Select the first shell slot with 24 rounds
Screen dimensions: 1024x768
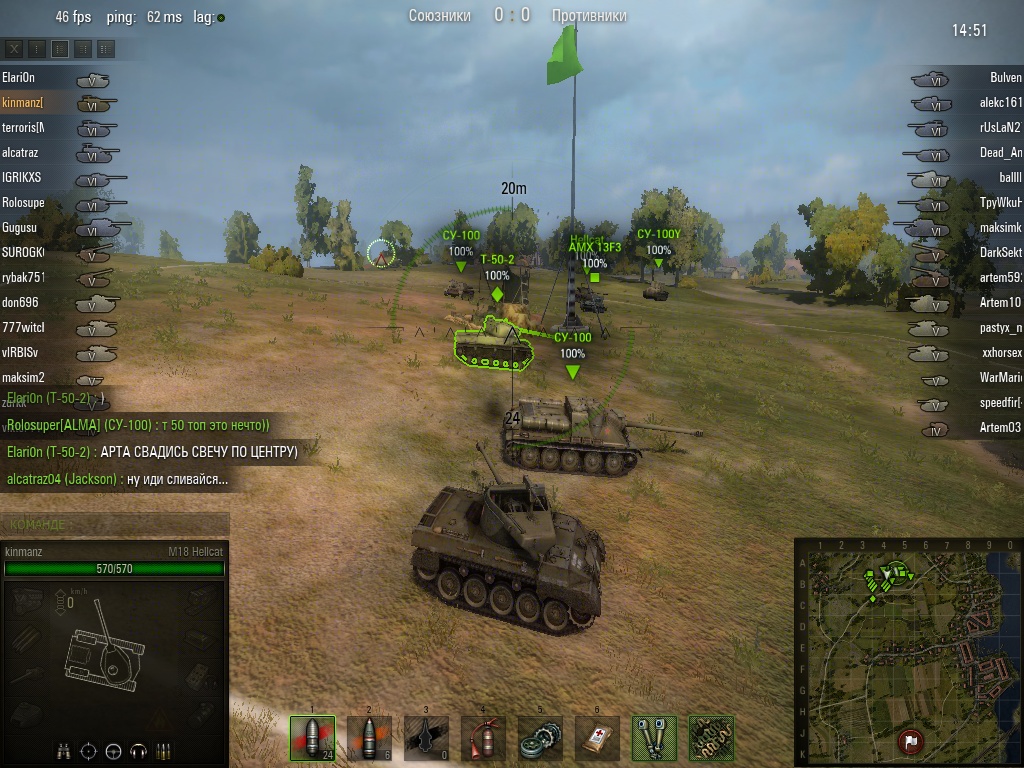(312, 738)
